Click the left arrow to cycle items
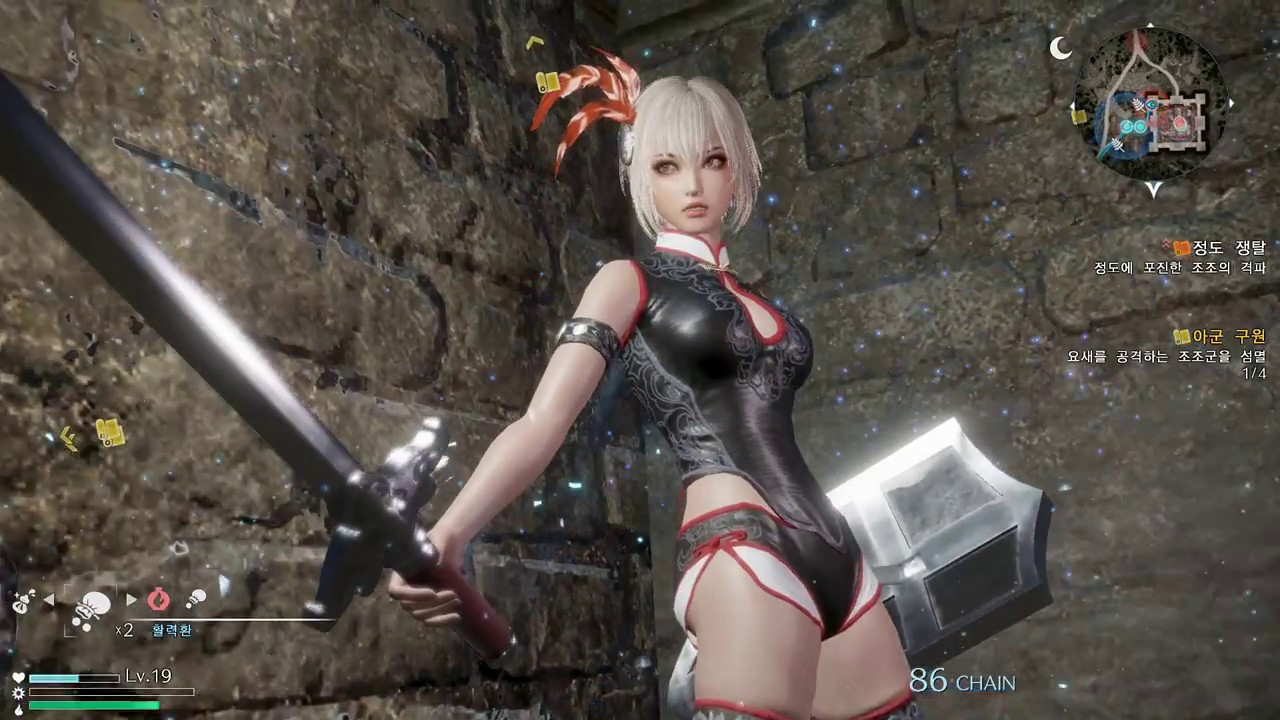The image size is (1280, 720). point(48,599)
